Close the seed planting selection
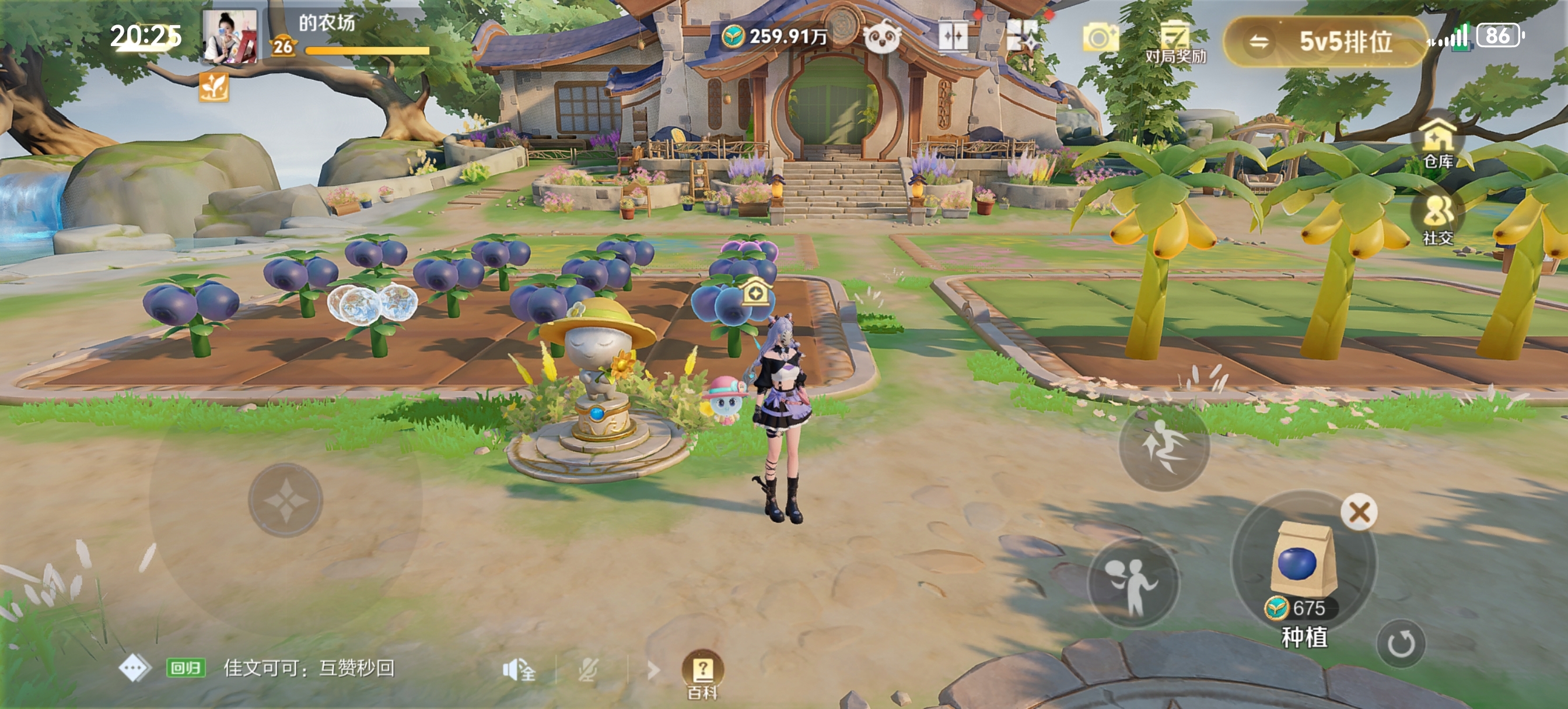Image resolution: width=1568 pixels, height=709 pixels. coord(1359,512)
